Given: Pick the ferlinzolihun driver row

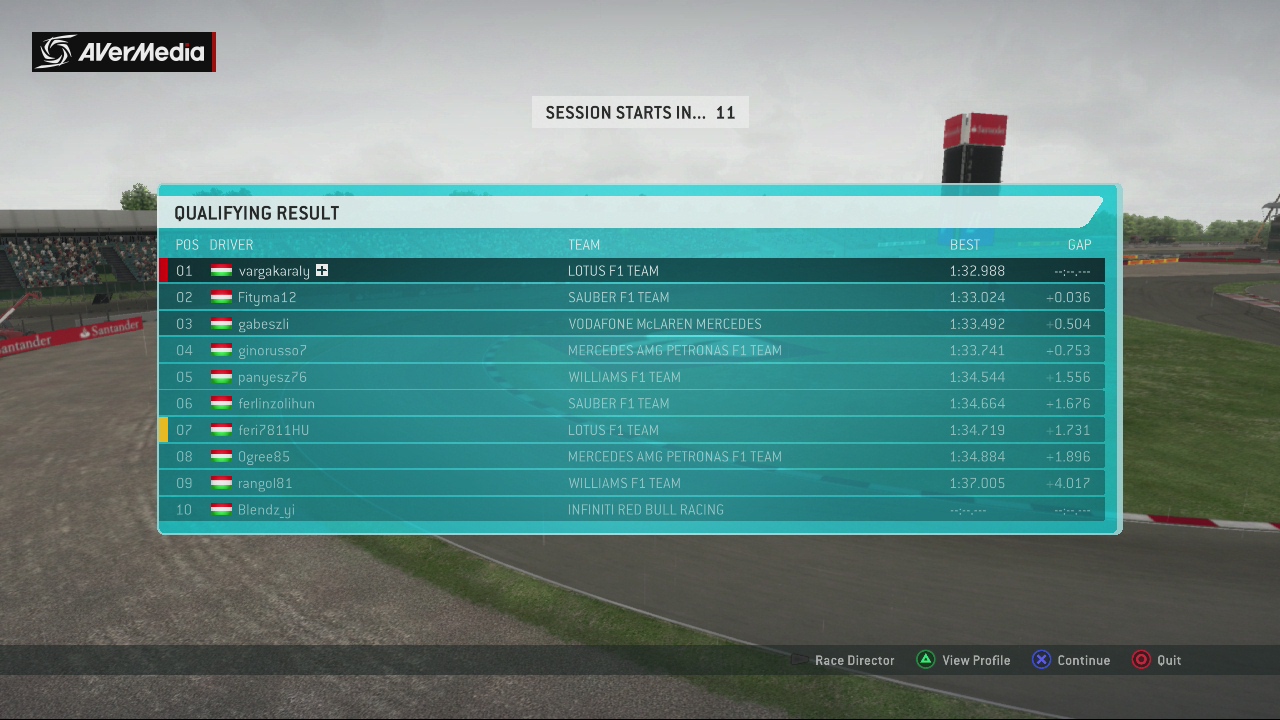Looking at the screenshot, I should point(630,403).
